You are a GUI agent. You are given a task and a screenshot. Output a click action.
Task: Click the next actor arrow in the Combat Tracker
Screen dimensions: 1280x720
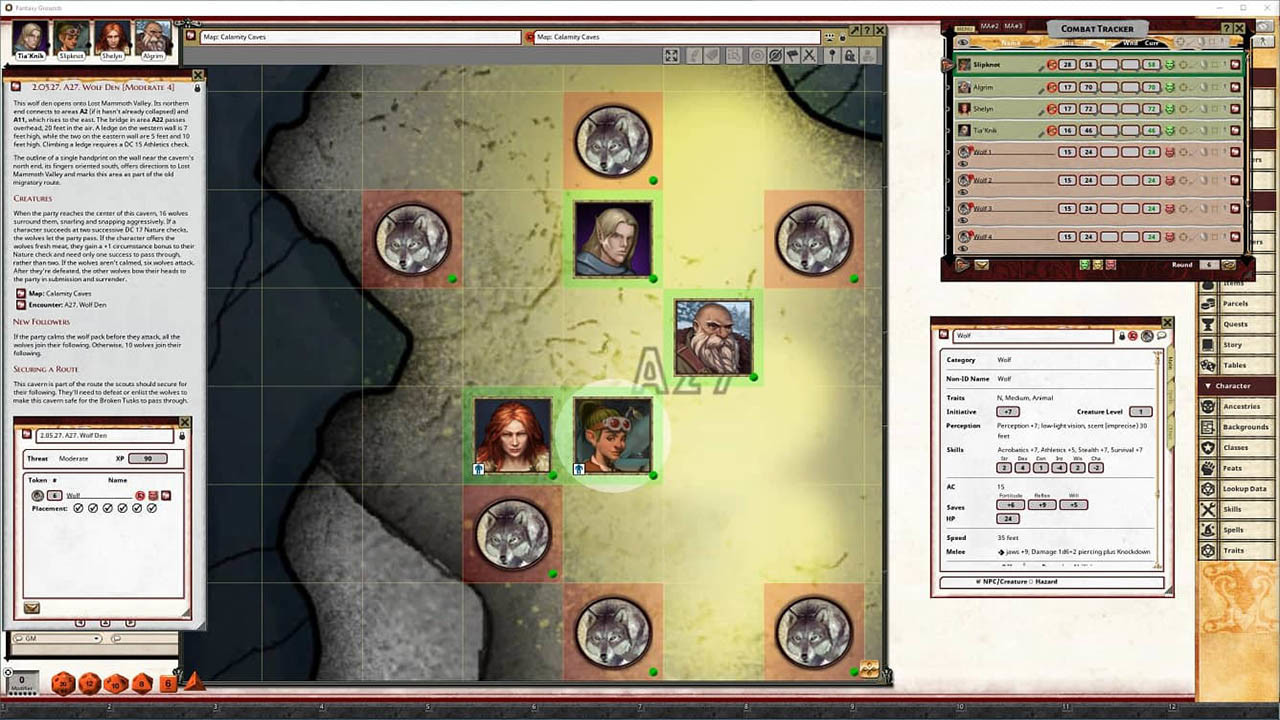tap(963, 264)
